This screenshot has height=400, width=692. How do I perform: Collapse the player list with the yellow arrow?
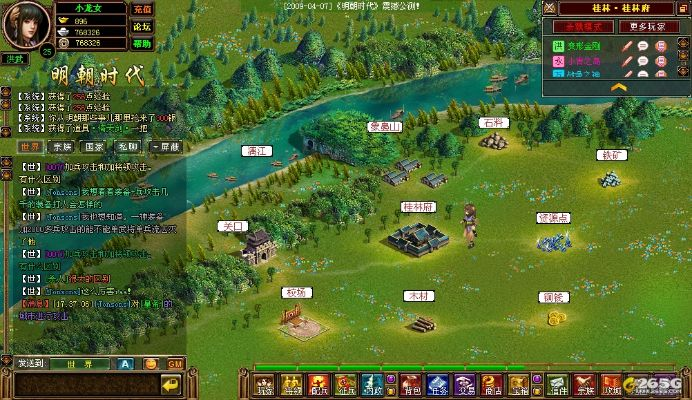619,87
